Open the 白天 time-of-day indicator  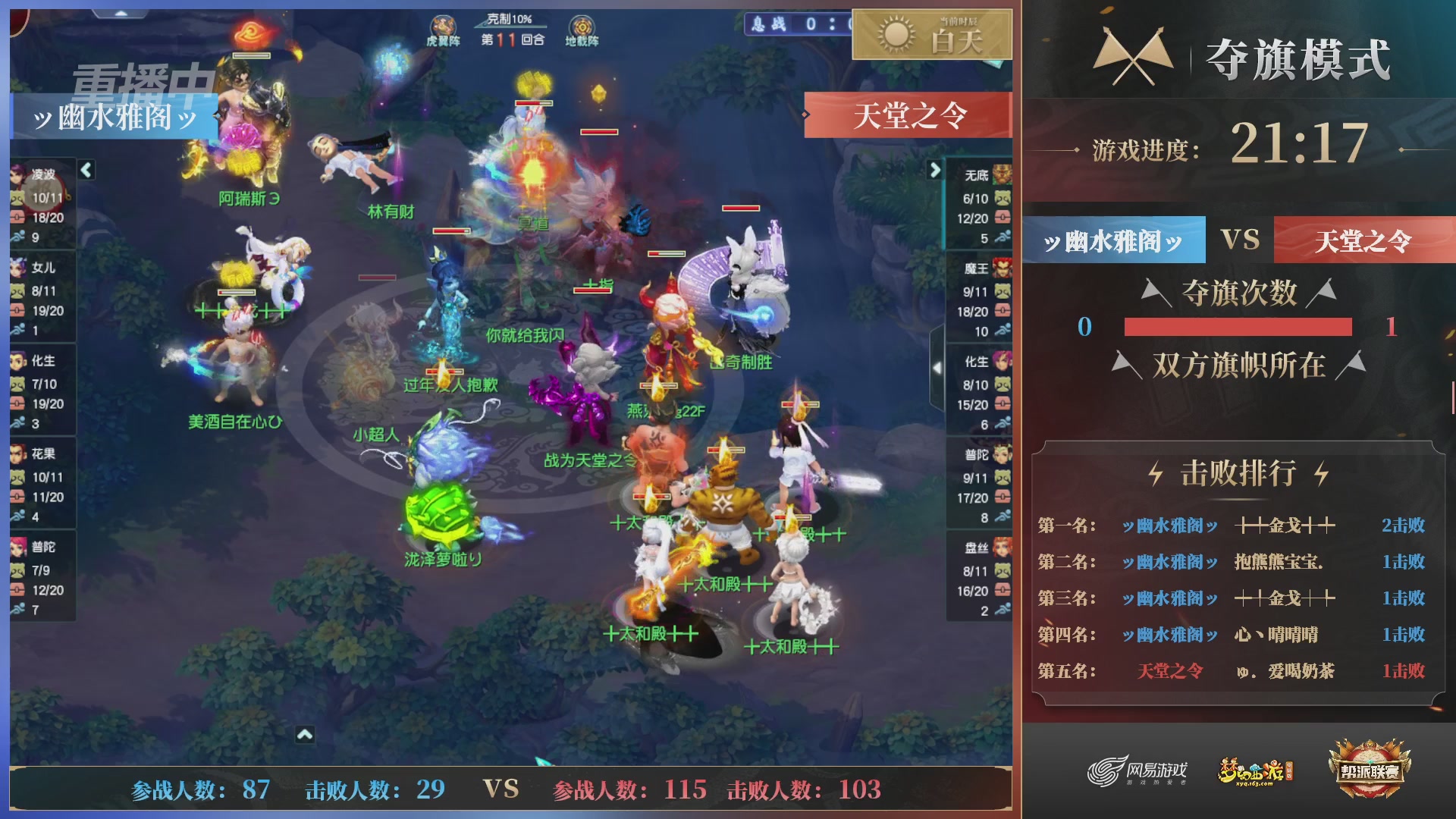pos(932,34)
